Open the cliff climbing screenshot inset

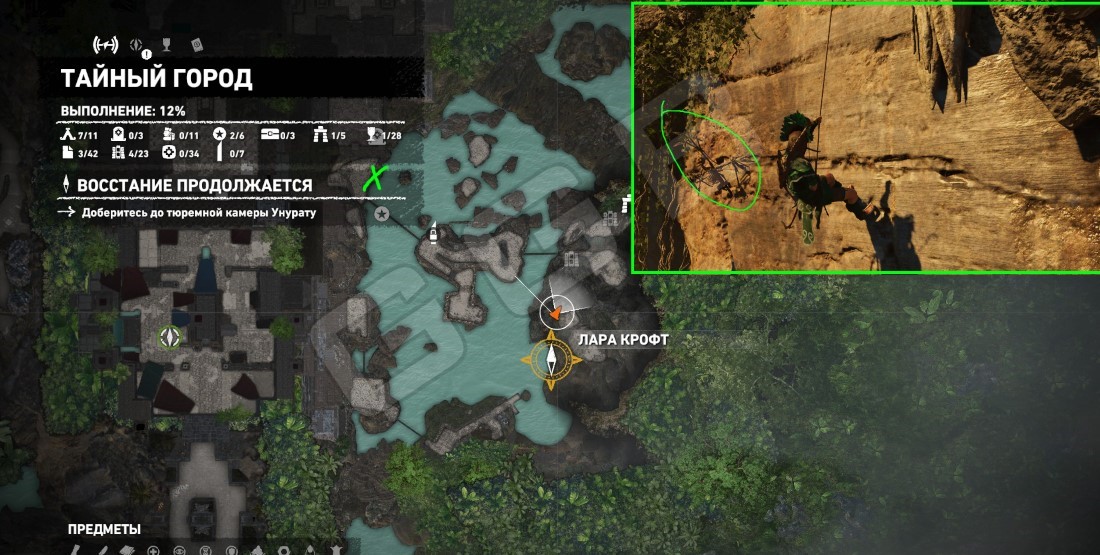(x=865, y=137)
